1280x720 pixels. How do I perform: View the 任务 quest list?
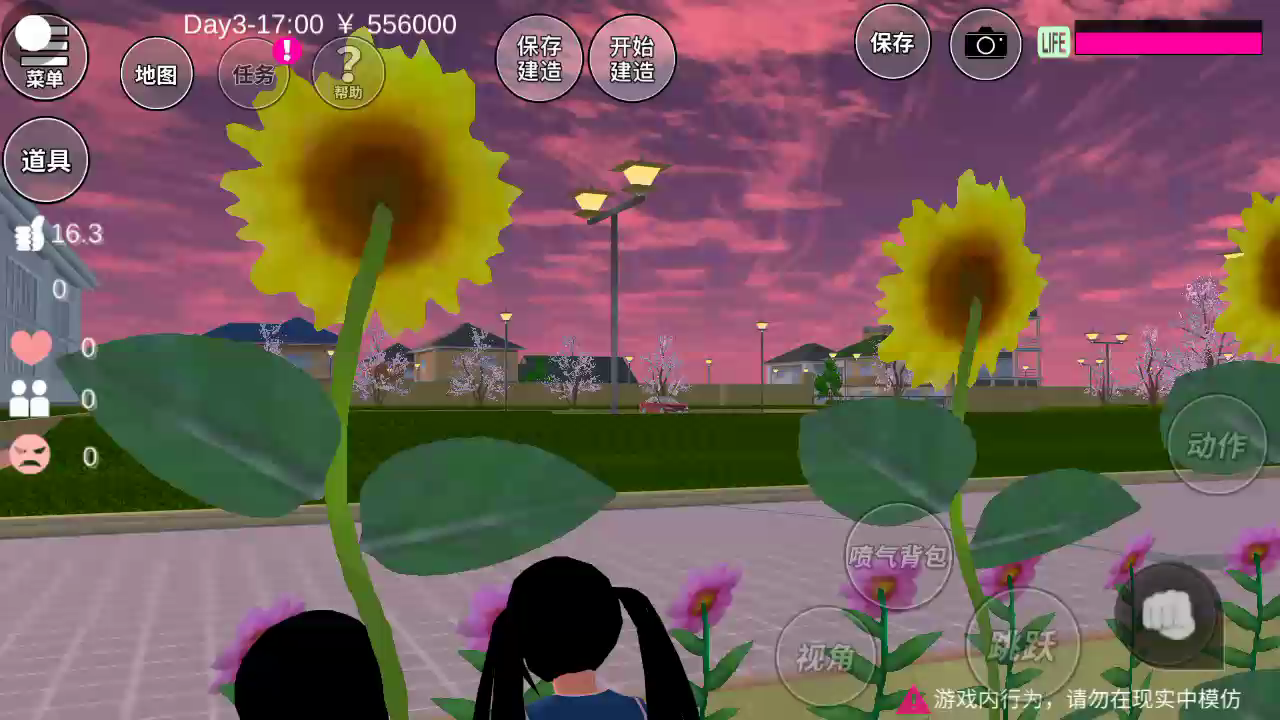point(254,74)
